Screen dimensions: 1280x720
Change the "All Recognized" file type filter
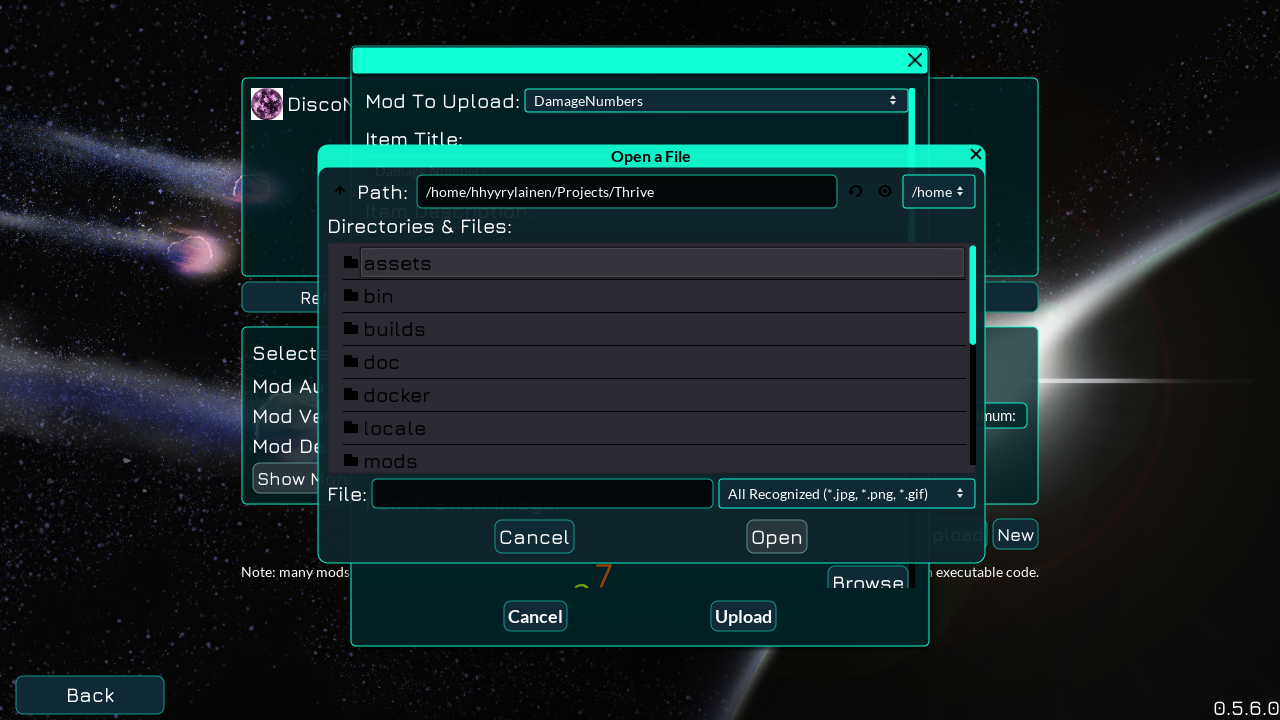pyautogui.click(x=846, y=493)
